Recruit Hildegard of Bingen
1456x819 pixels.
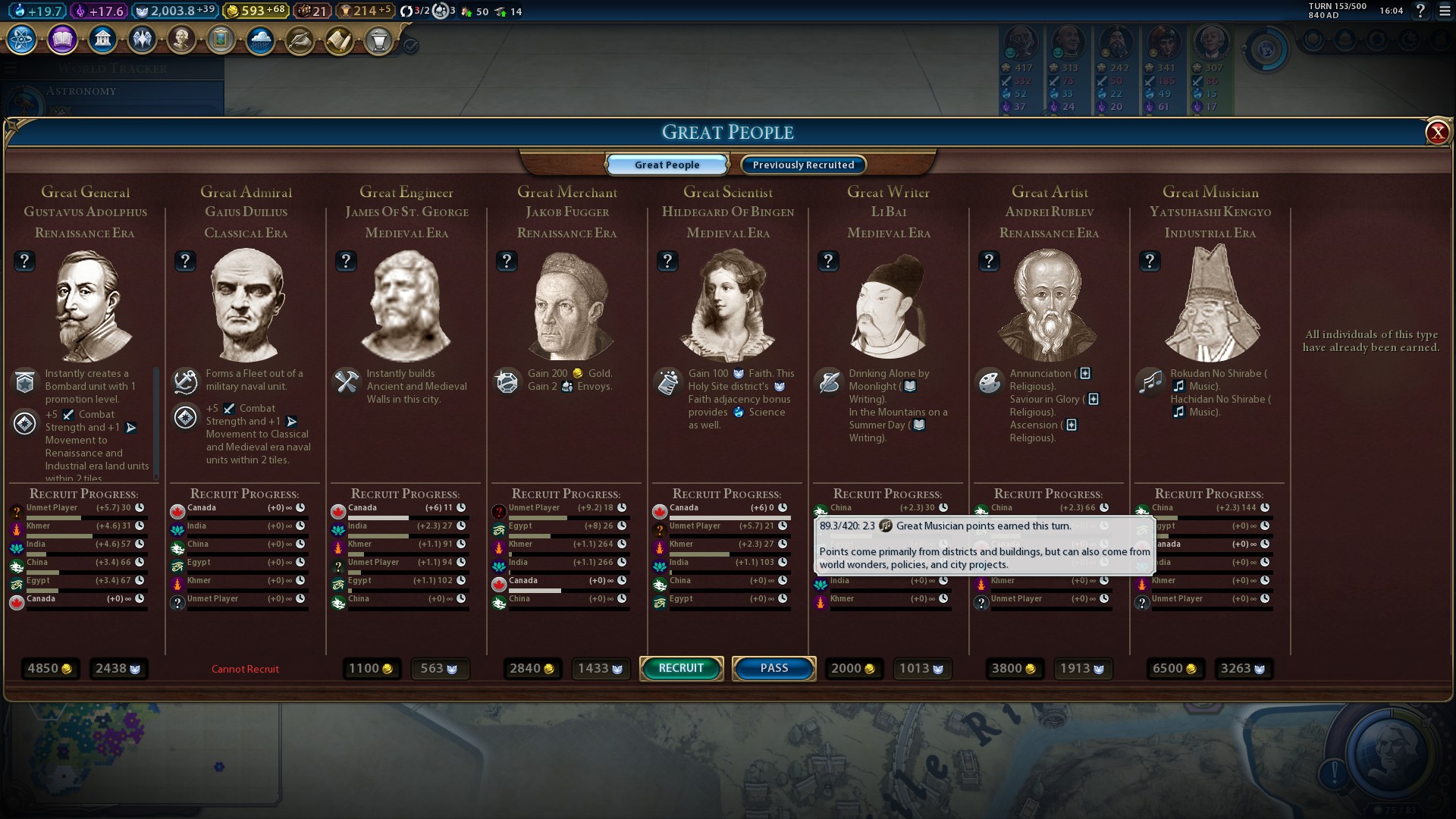(681, 668)
